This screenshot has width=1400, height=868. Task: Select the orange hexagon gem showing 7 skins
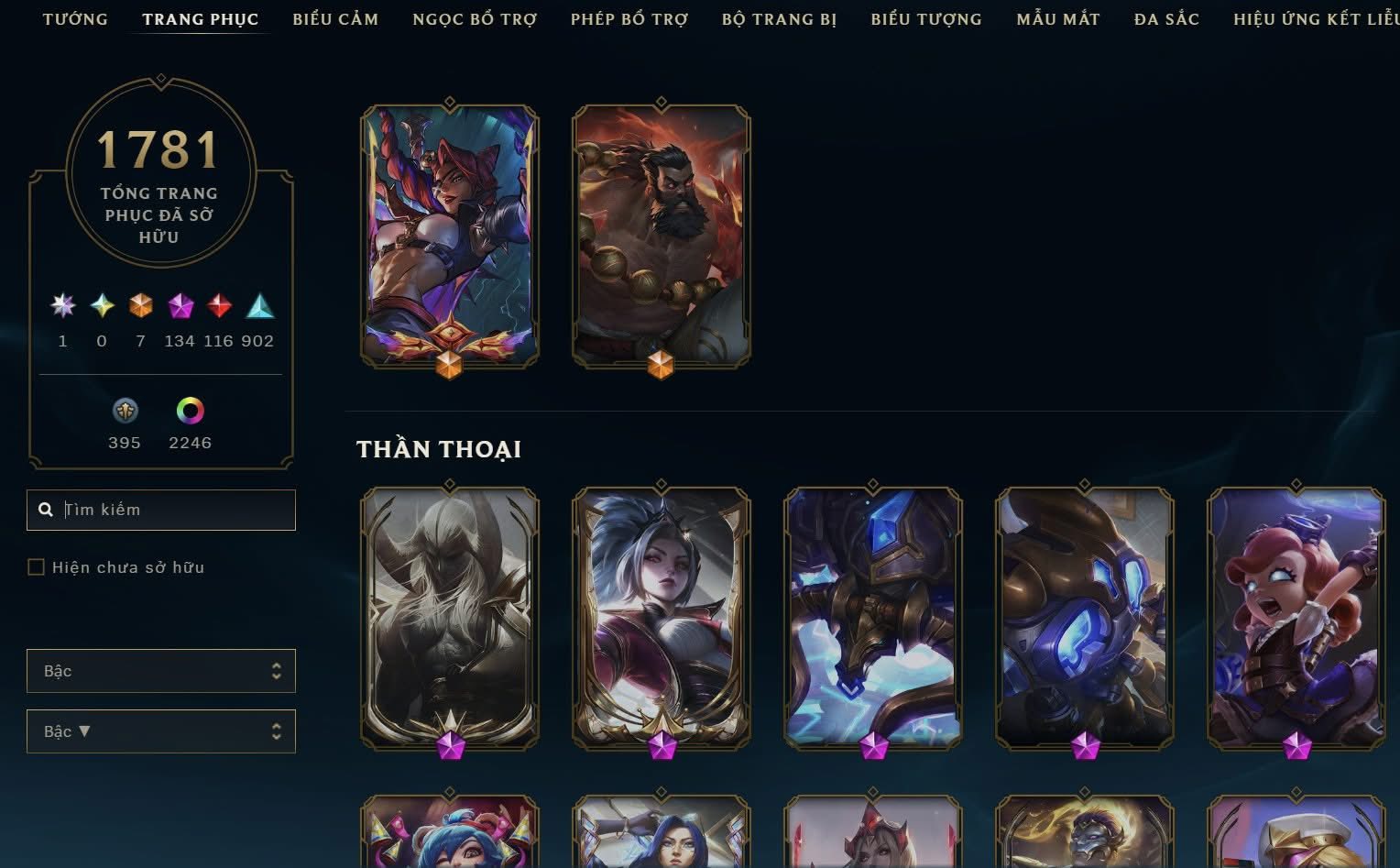pos(140,307)
